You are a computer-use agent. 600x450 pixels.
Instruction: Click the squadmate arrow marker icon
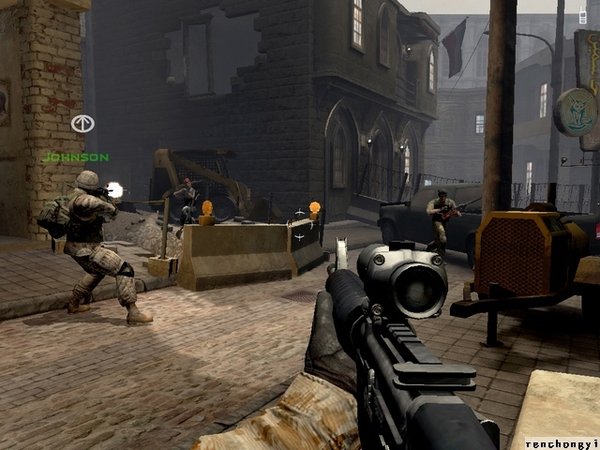tap(81, 124)
